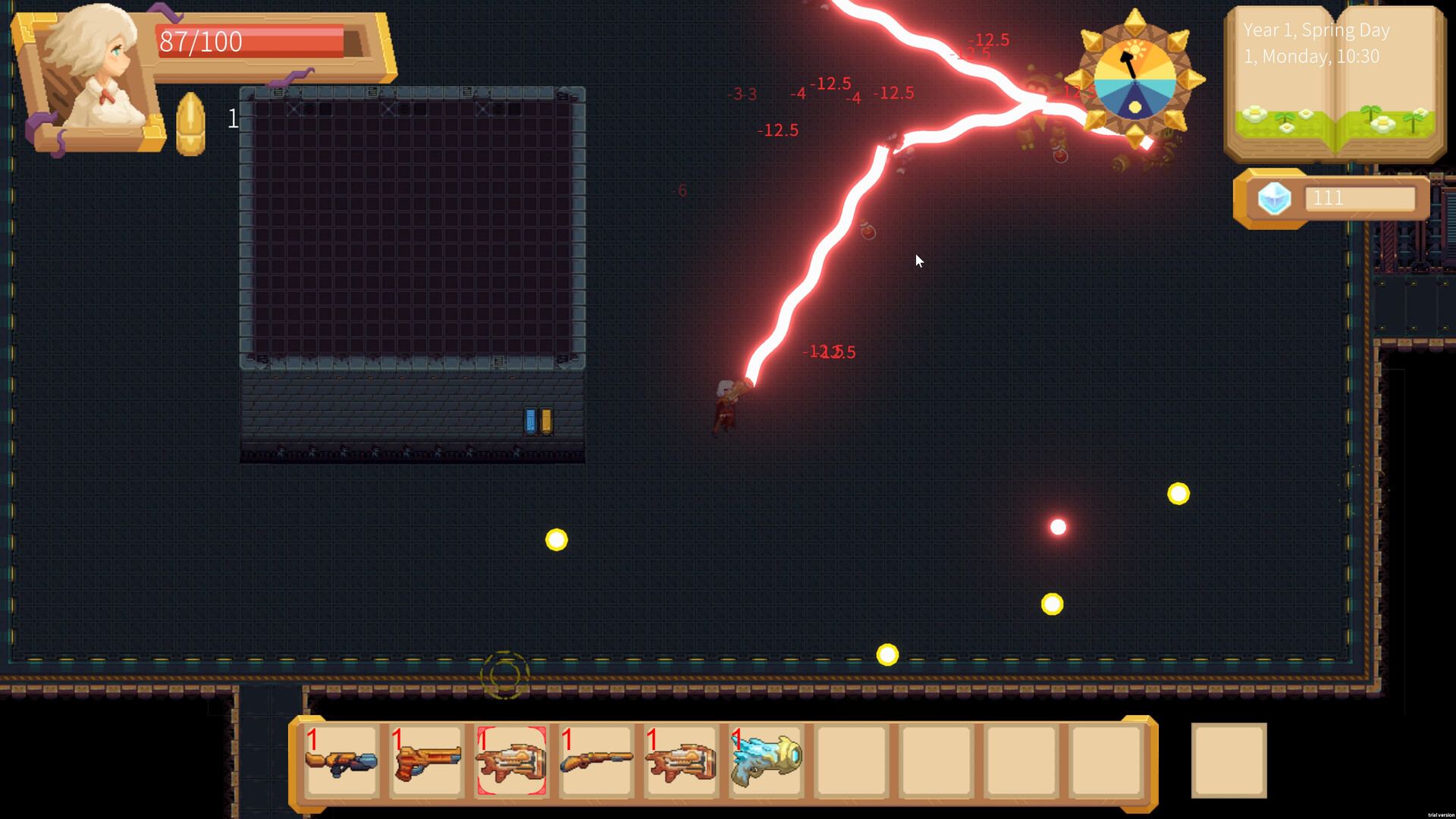
Task: Open the gem counter panel showing 111
Action: [x=1361, y=198]
